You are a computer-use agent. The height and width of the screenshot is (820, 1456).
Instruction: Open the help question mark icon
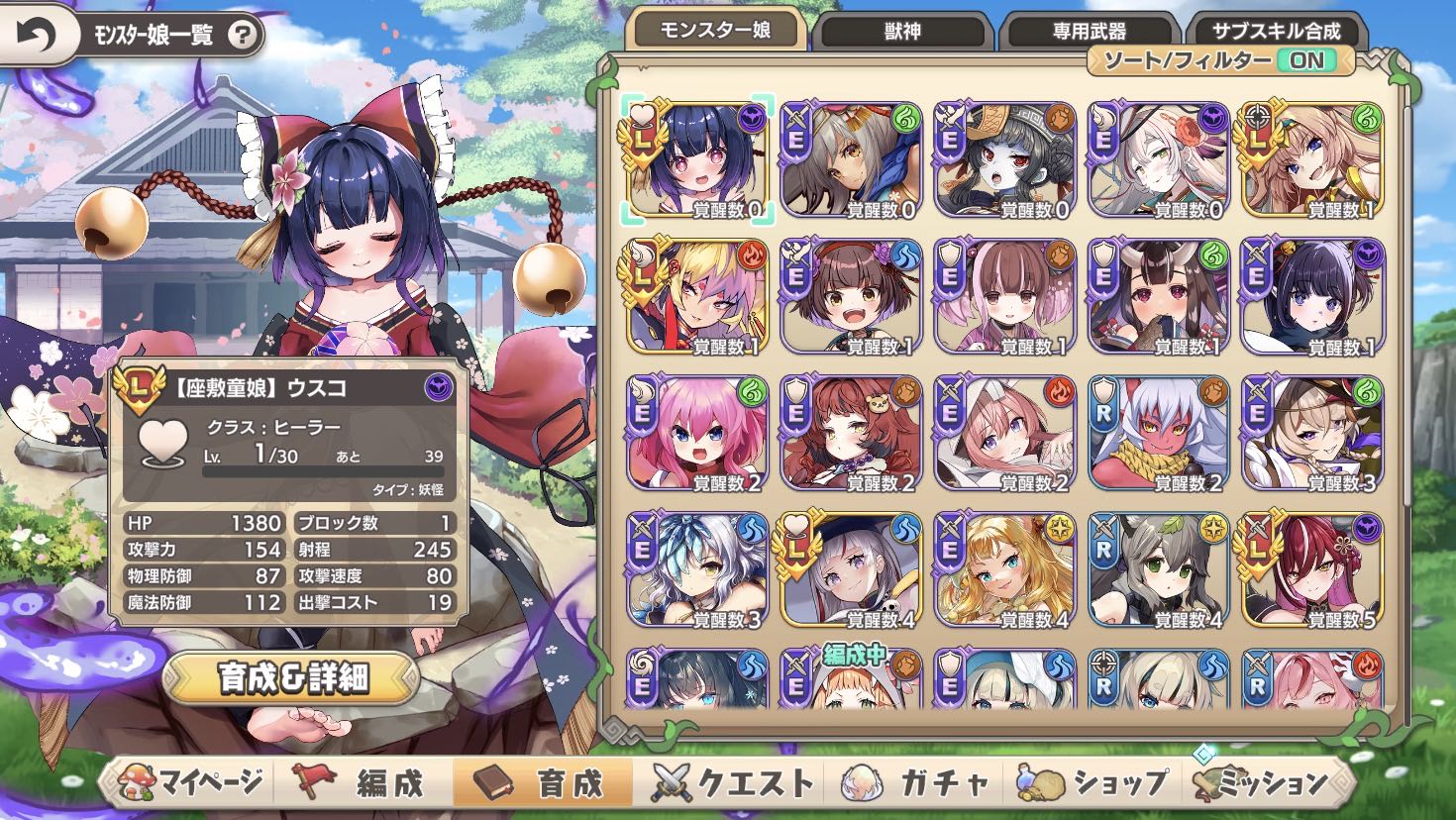point(242,37)
